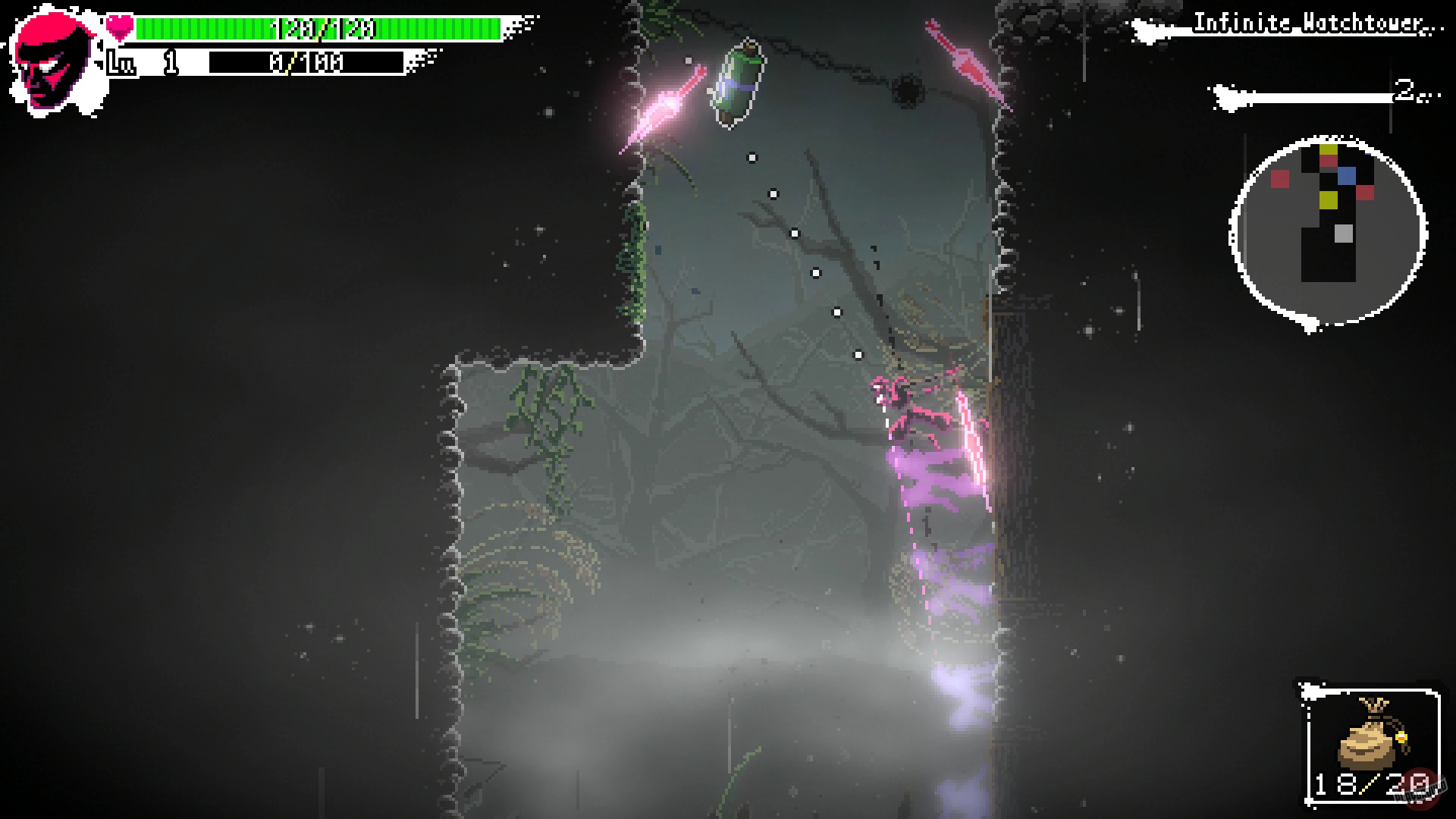The image size is (1456, 819).
Task: Click the gray marker on the minimap
Action: click(1342, 235)
